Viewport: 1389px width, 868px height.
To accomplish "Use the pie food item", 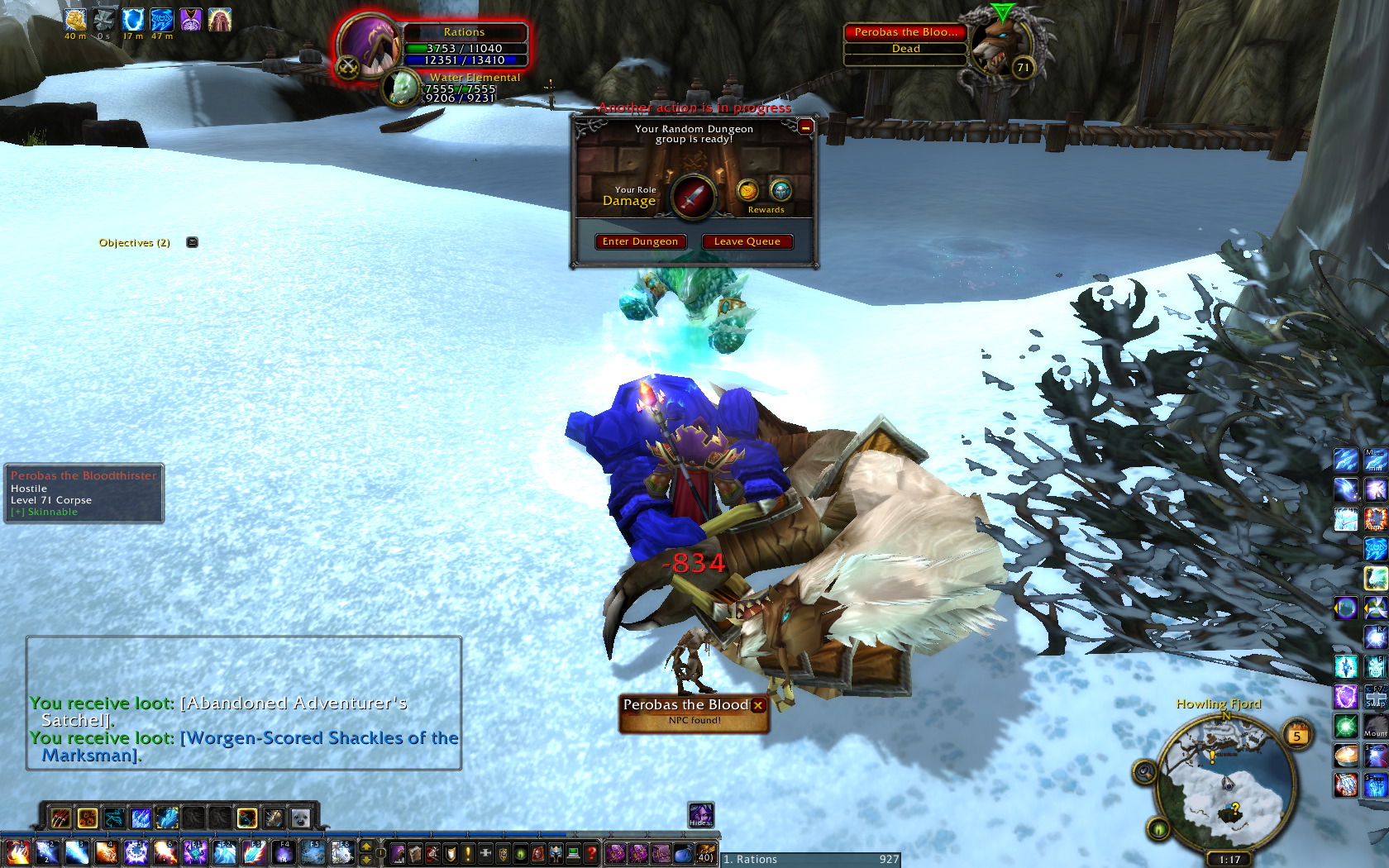I will pos(1345,756).
